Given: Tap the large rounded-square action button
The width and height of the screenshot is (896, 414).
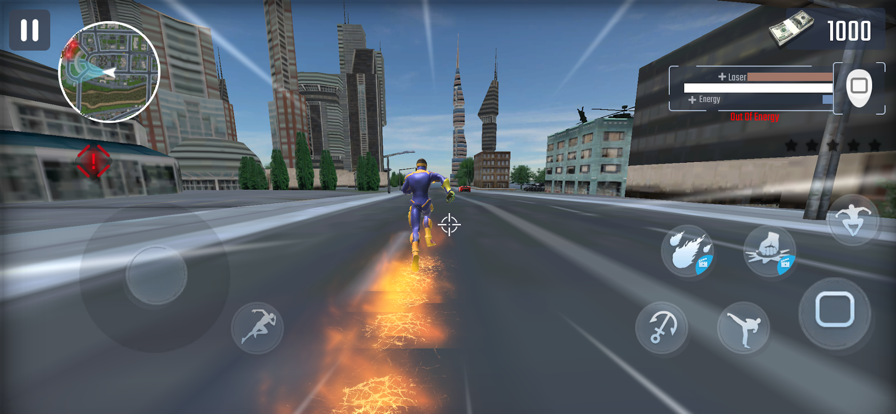Looking at the screenshot, I should (x=834, y=312).
